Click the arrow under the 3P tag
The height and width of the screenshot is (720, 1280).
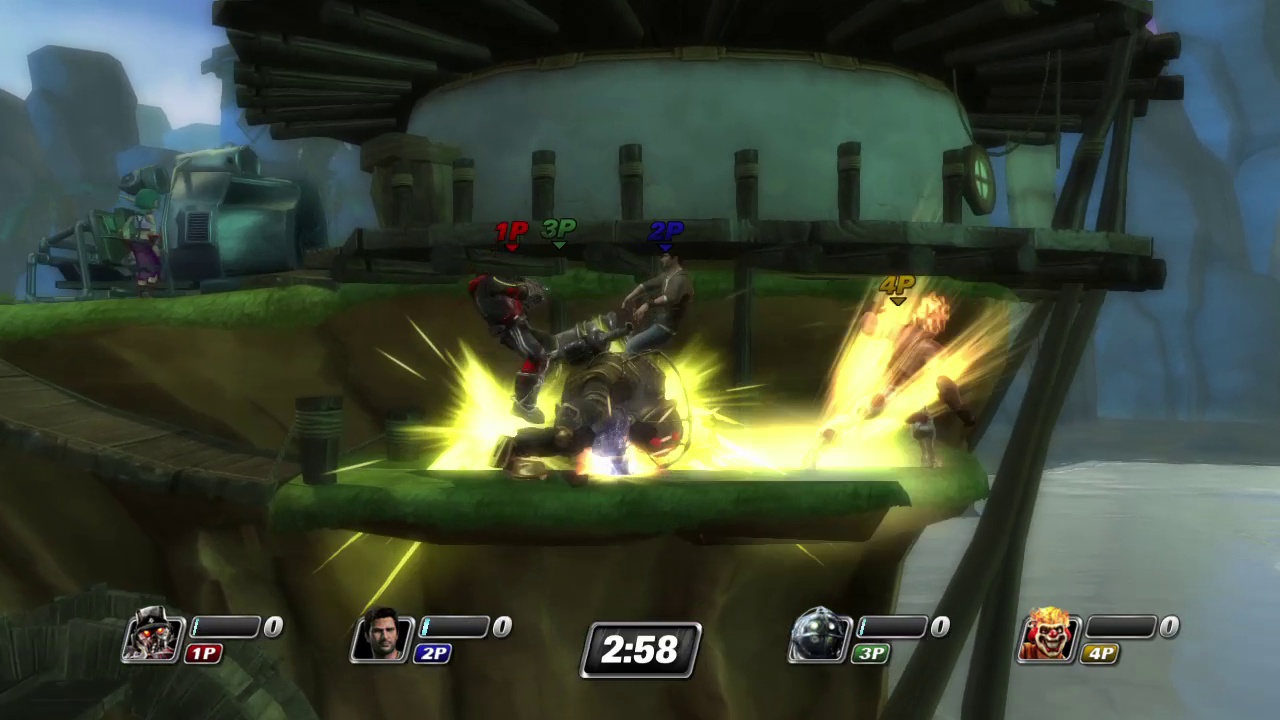coord(558,245)
